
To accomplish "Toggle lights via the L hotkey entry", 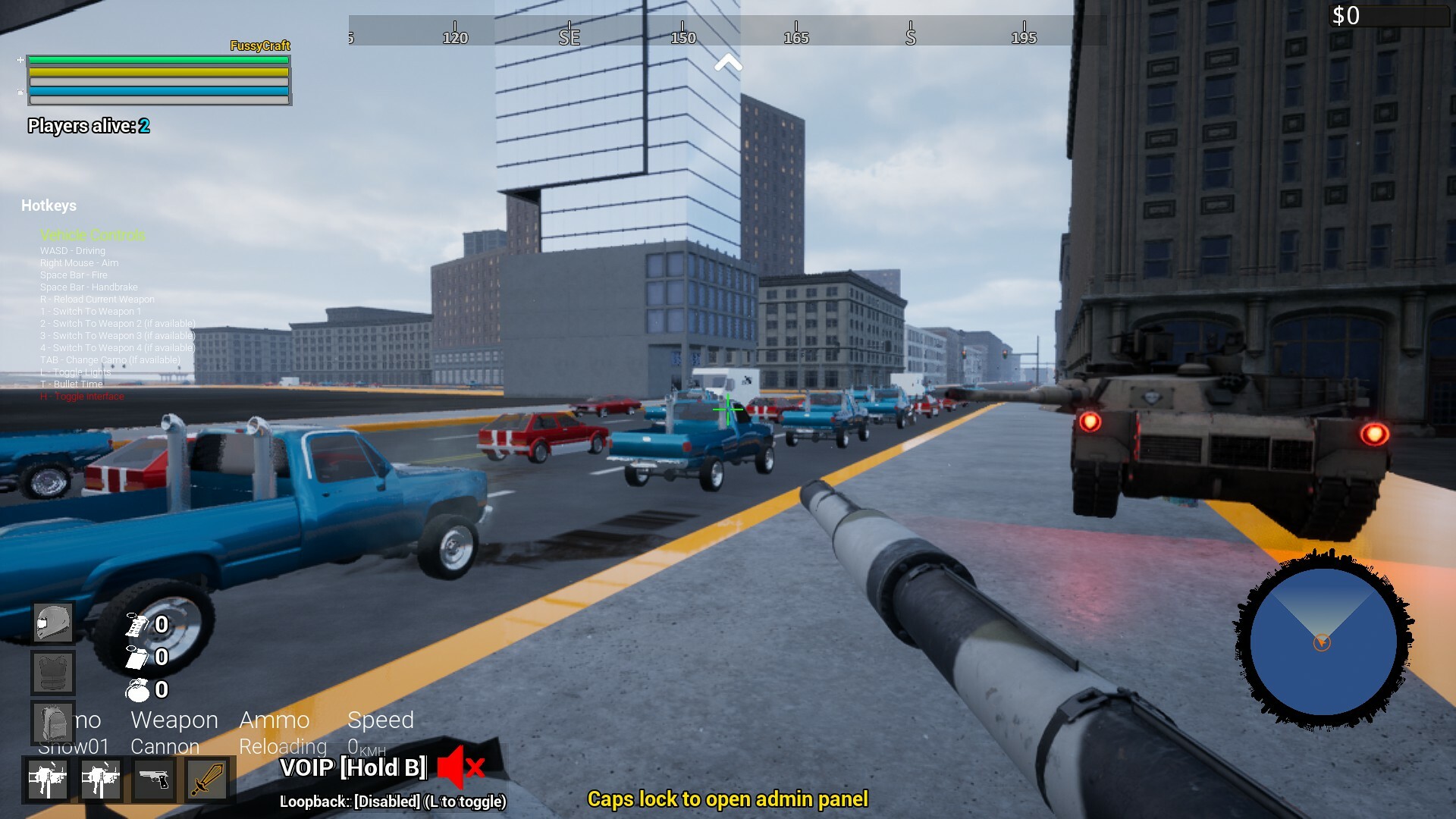I will pos(76,372).
